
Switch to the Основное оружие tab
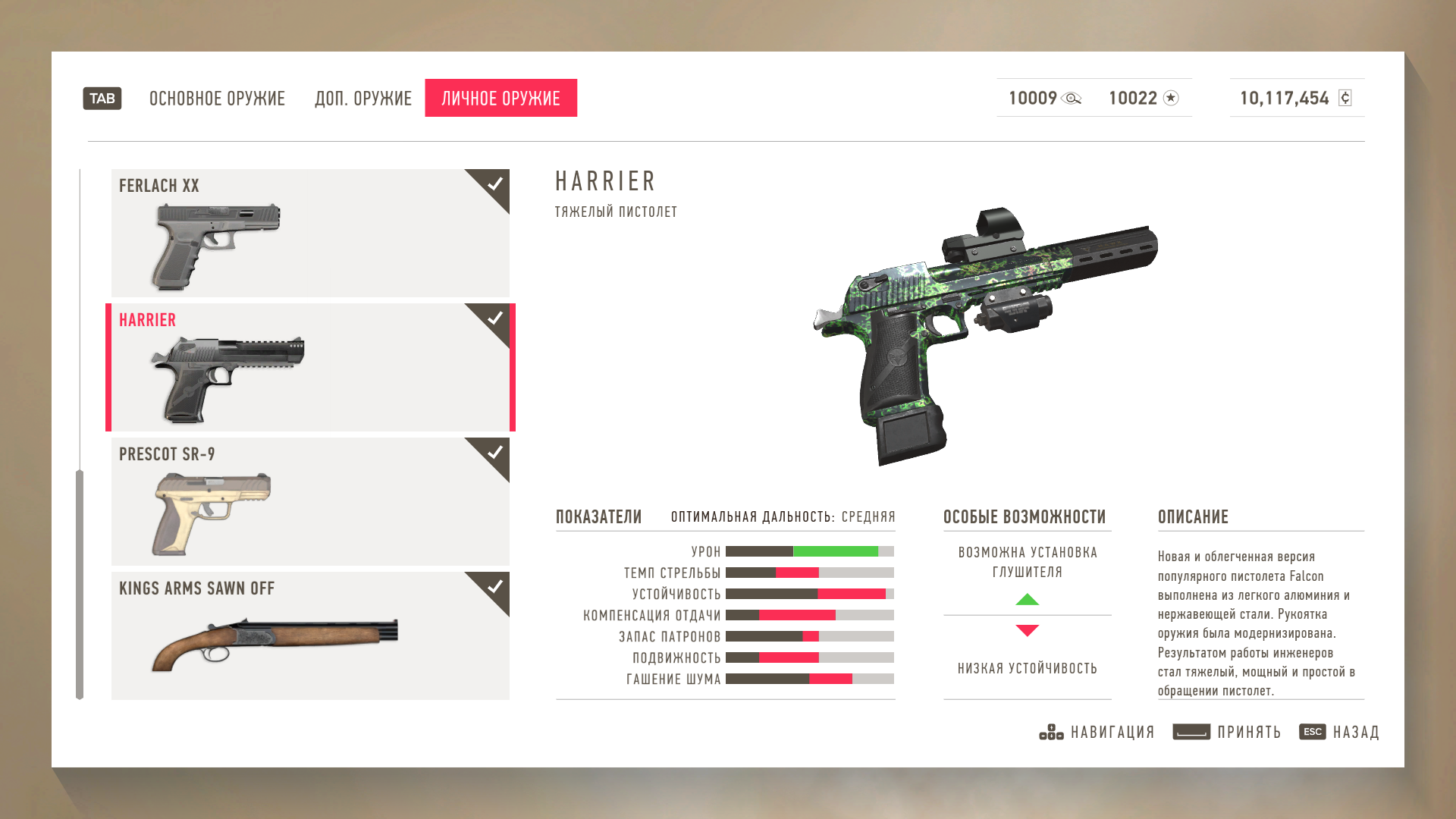(217, 99)
